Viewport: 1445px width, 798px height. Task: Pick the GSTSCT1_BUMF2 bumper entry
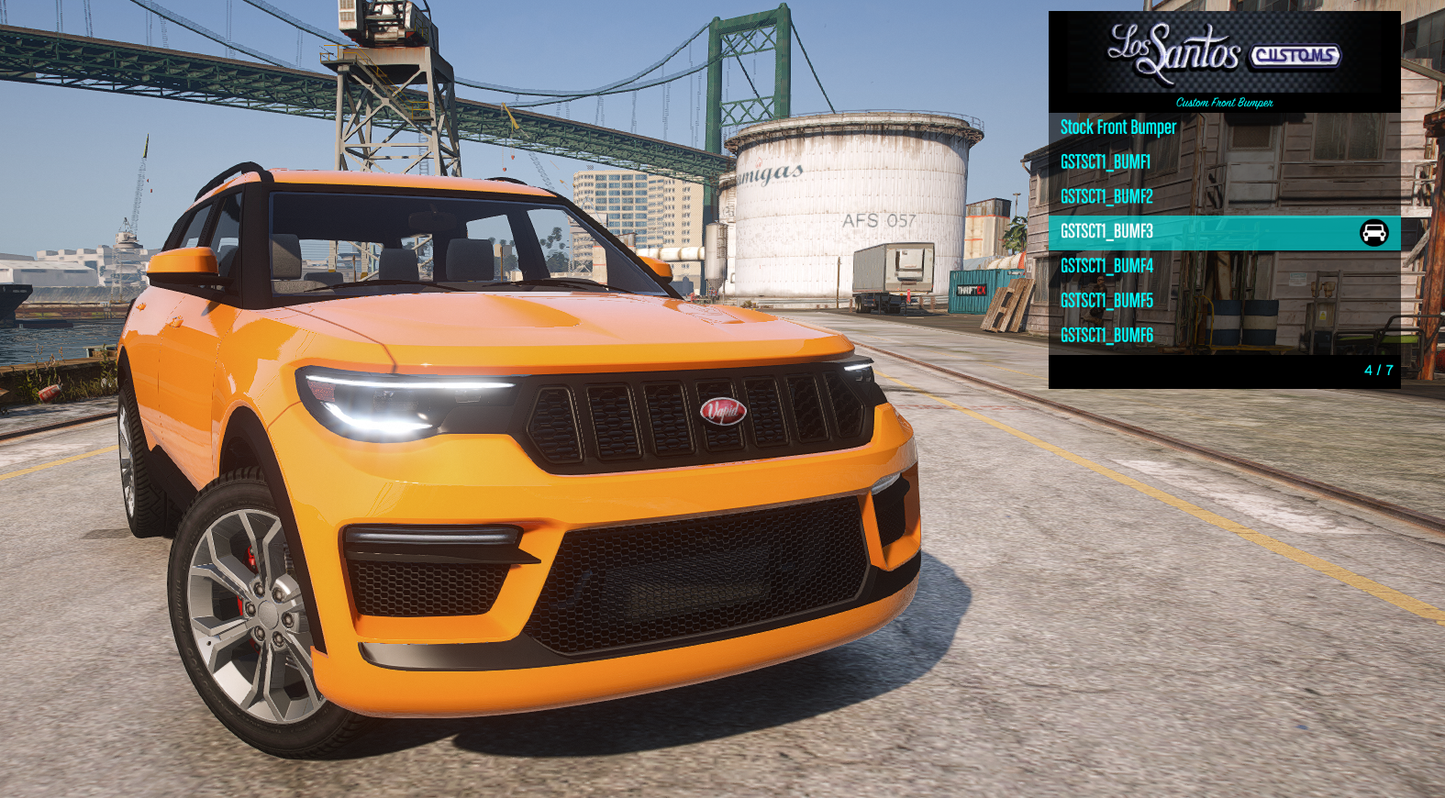tap(1106, 197)
